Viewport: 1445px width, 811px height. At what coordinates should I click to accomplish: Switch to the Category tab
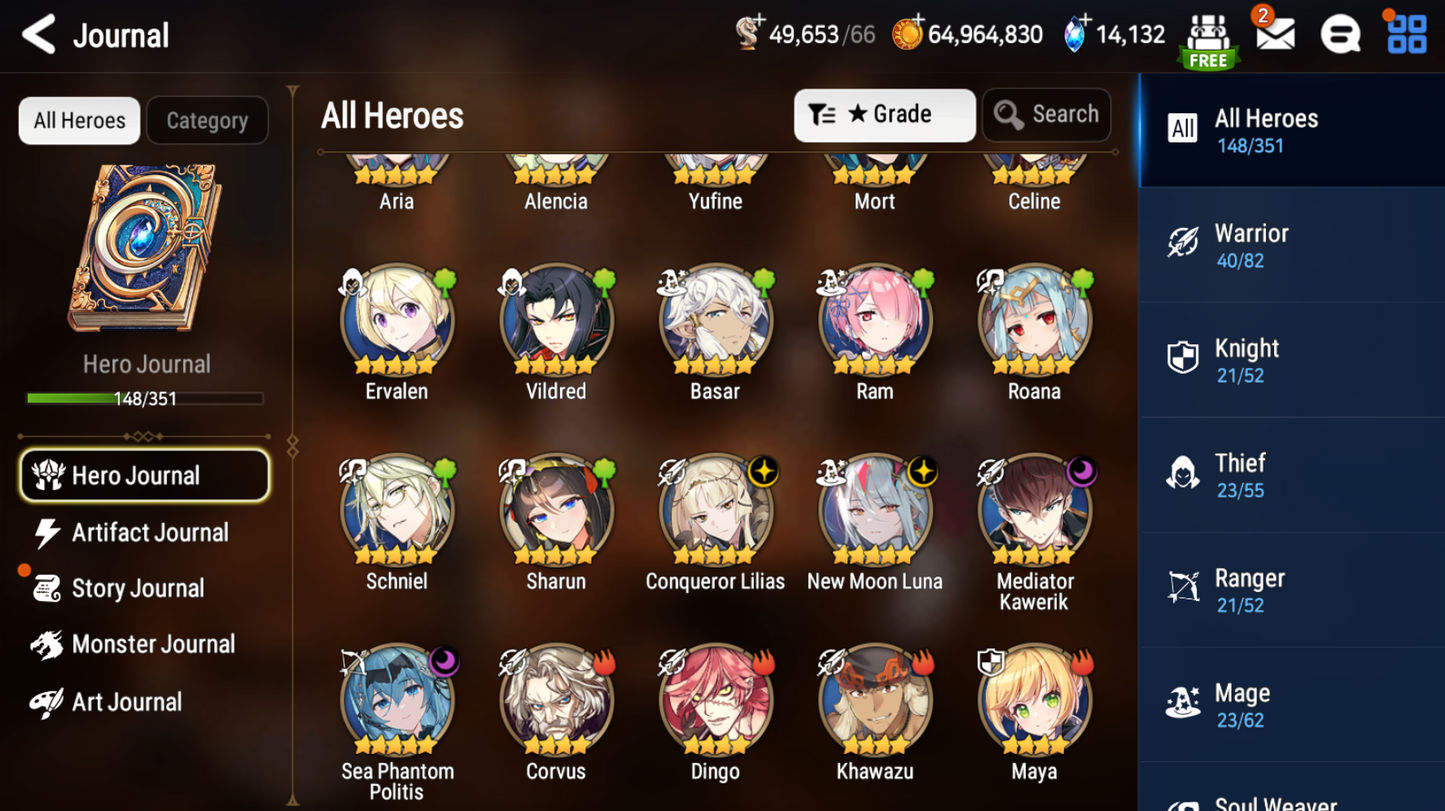(207, 121)
